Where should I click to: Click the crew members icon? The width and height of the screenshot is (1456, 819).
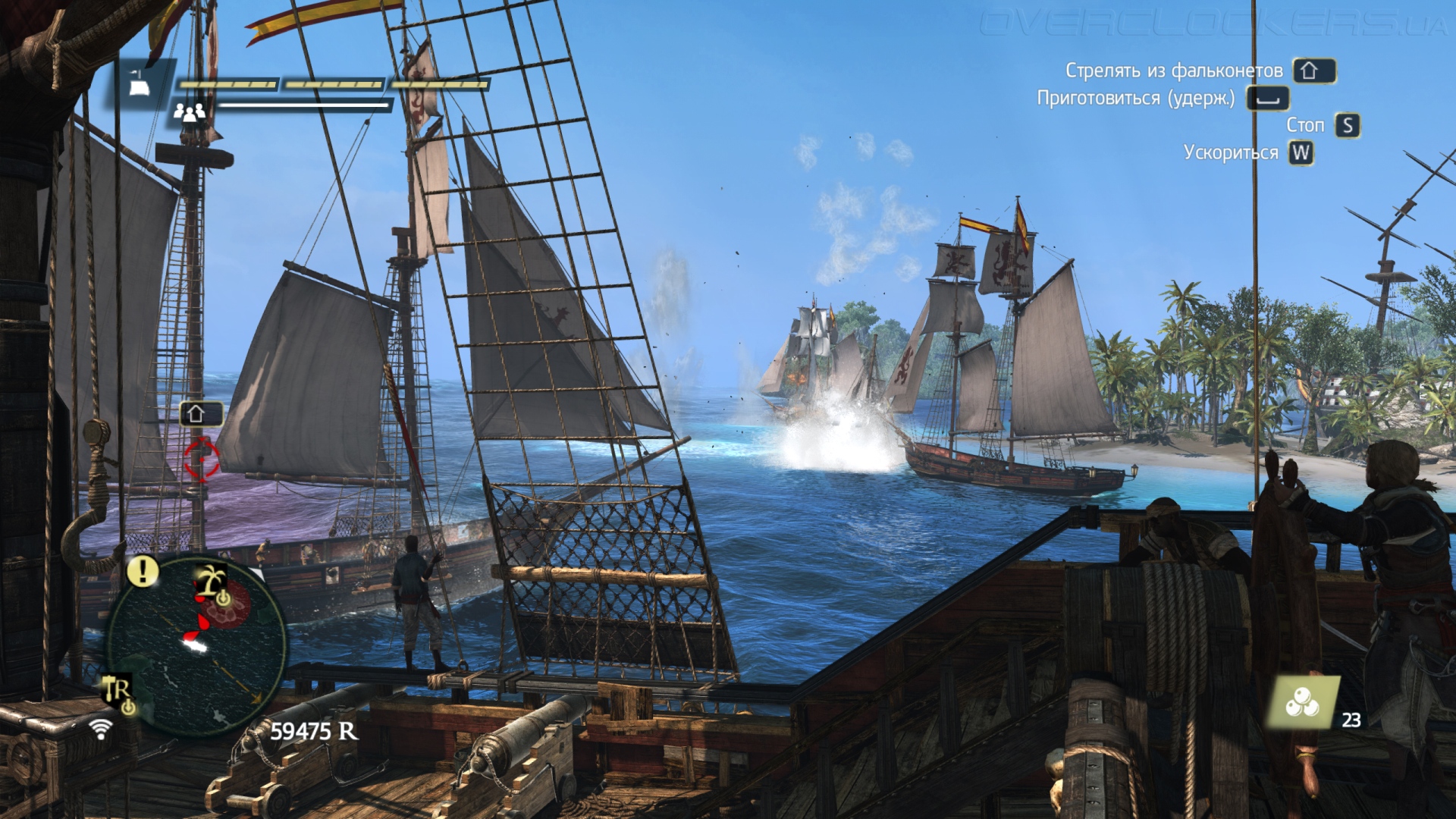189,112
